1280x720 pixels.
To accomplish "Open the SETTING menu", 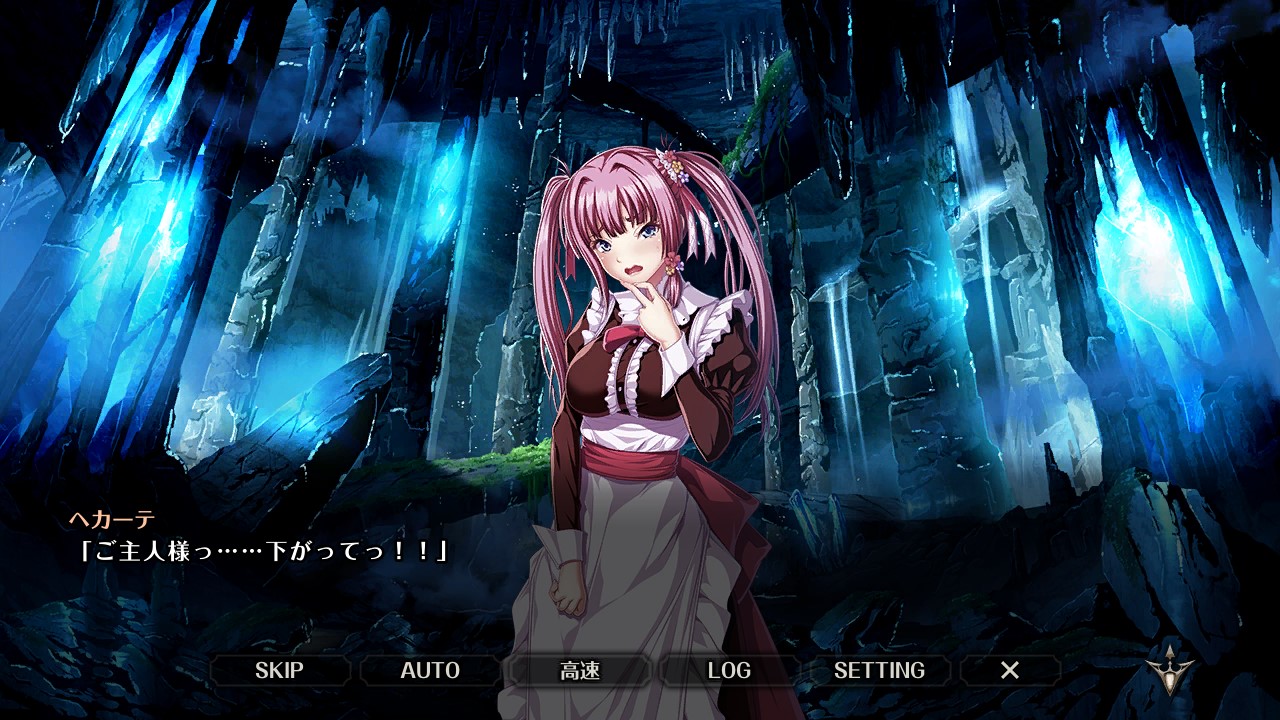I will (879, 670).
